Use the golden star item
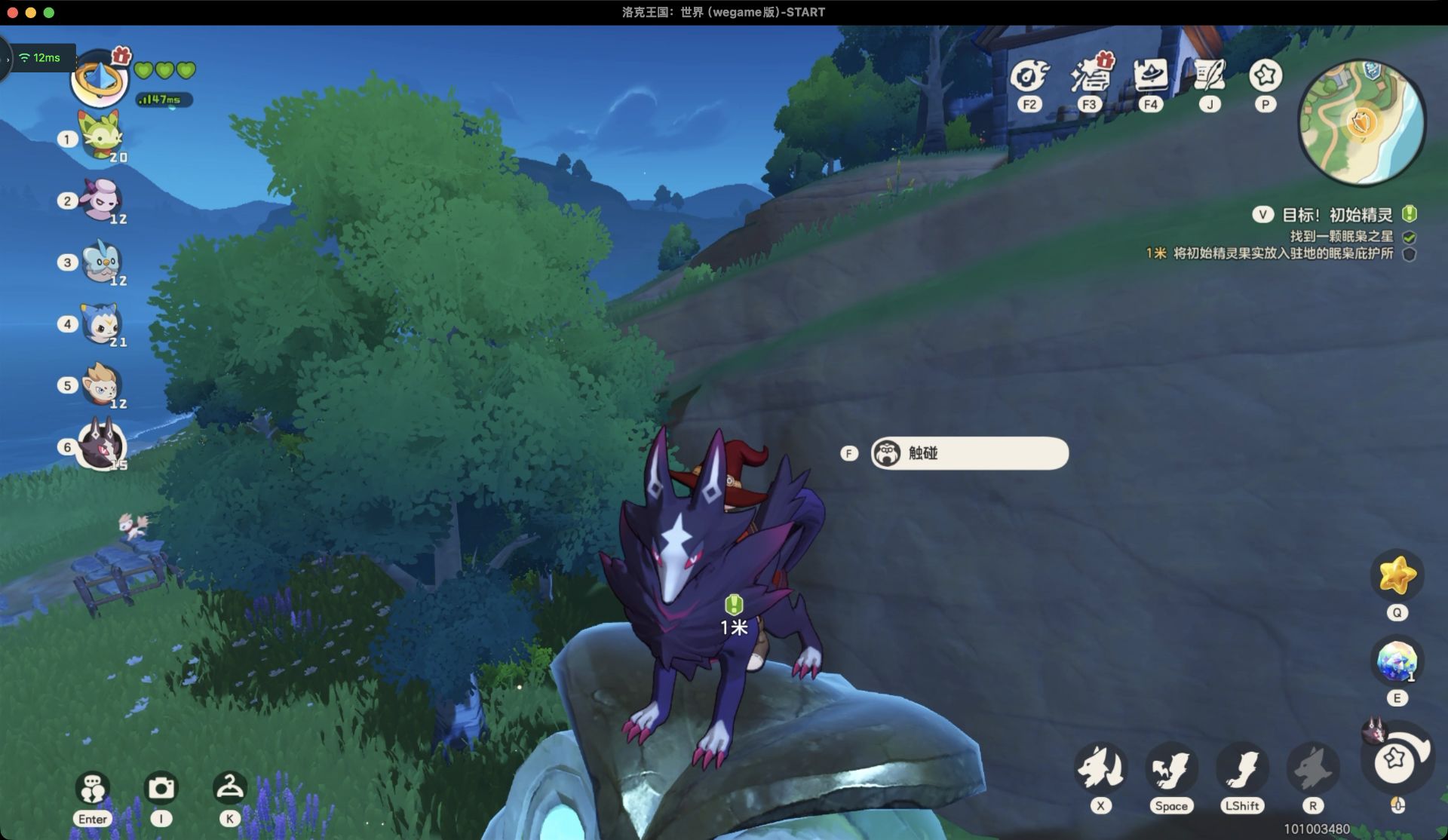The image size is (1448, 840). (x=1397, y=576)
